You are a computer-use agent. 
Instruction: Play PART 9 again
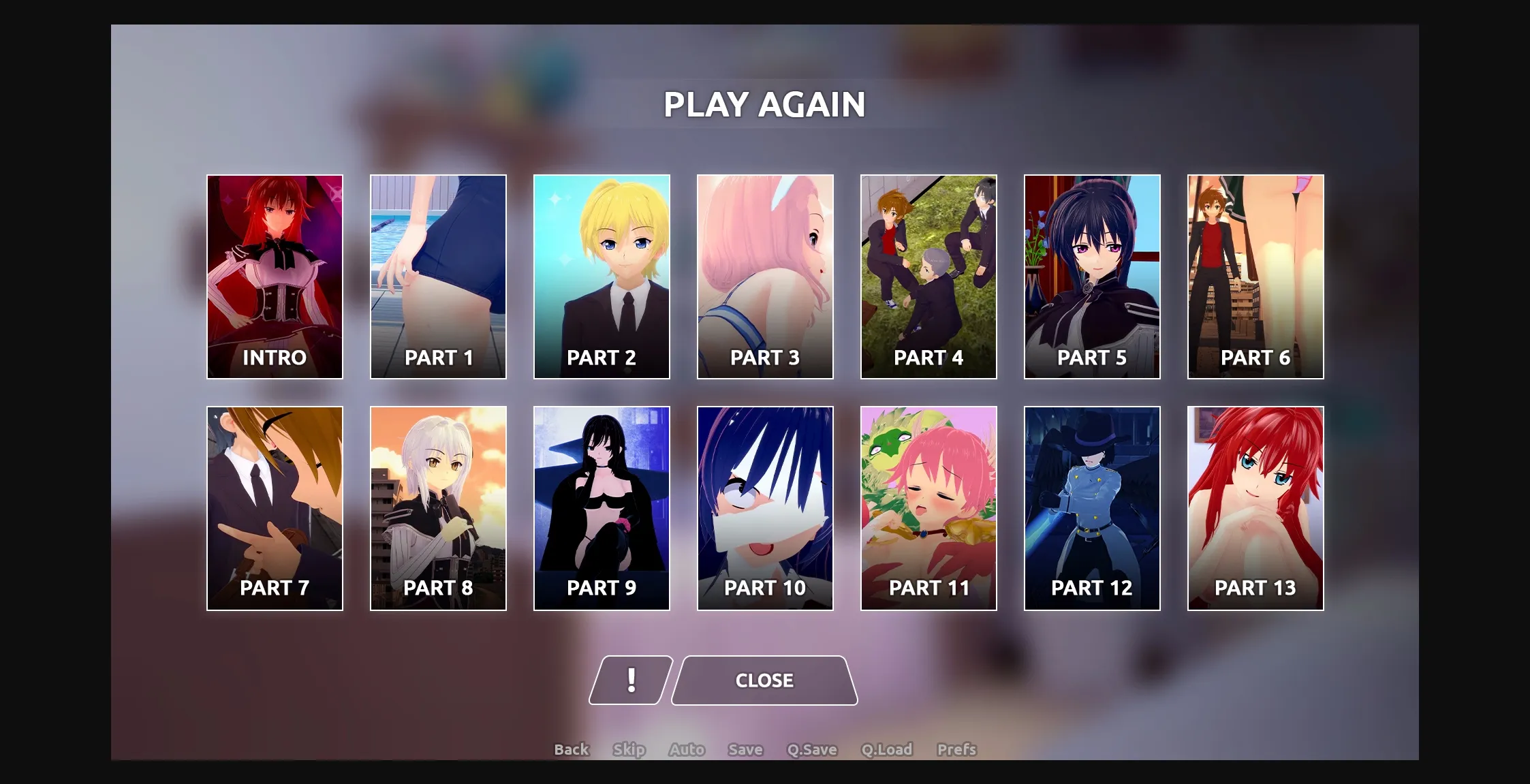point(602,506)
